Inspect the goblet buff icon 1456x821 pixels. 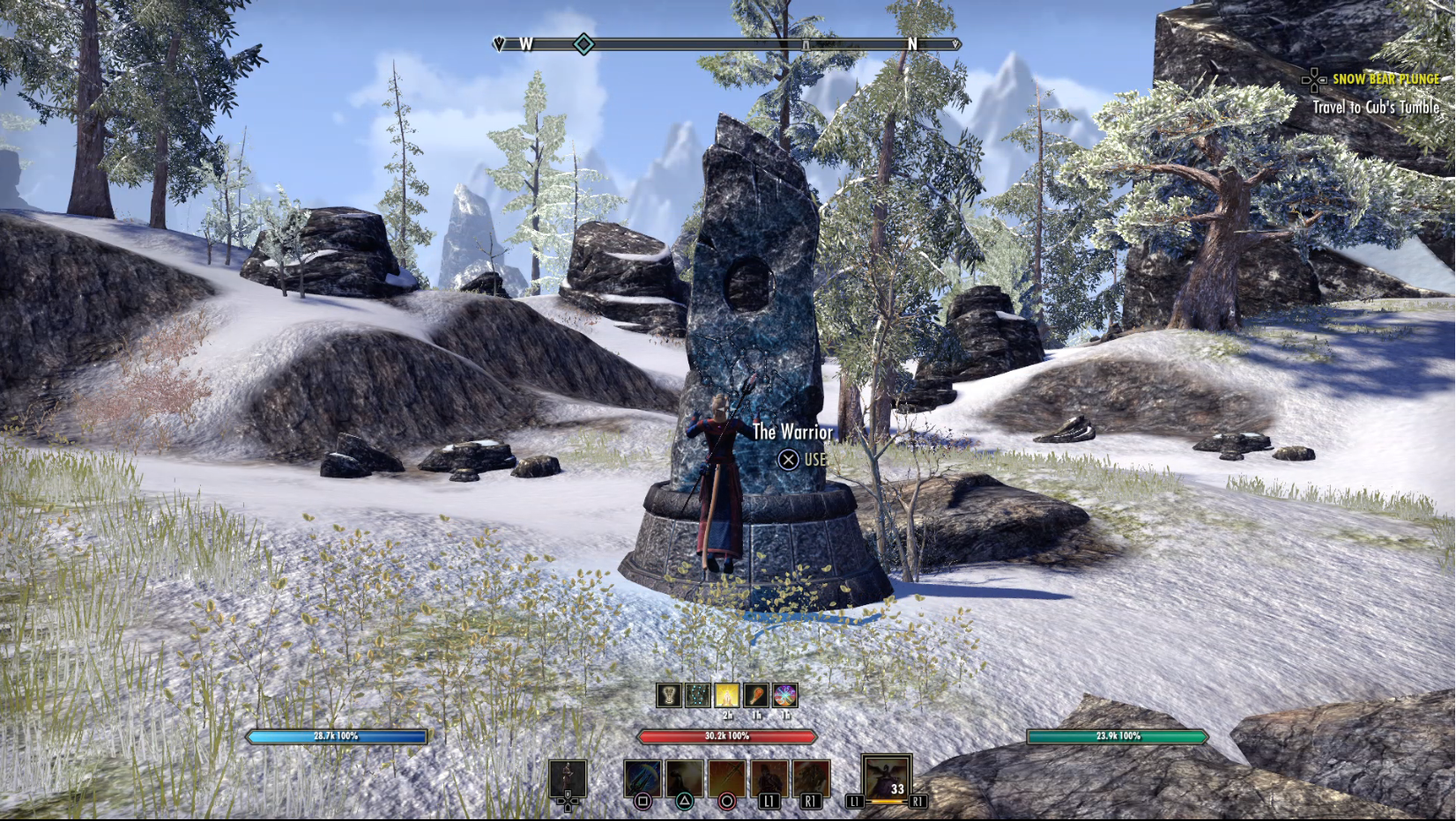669,695
